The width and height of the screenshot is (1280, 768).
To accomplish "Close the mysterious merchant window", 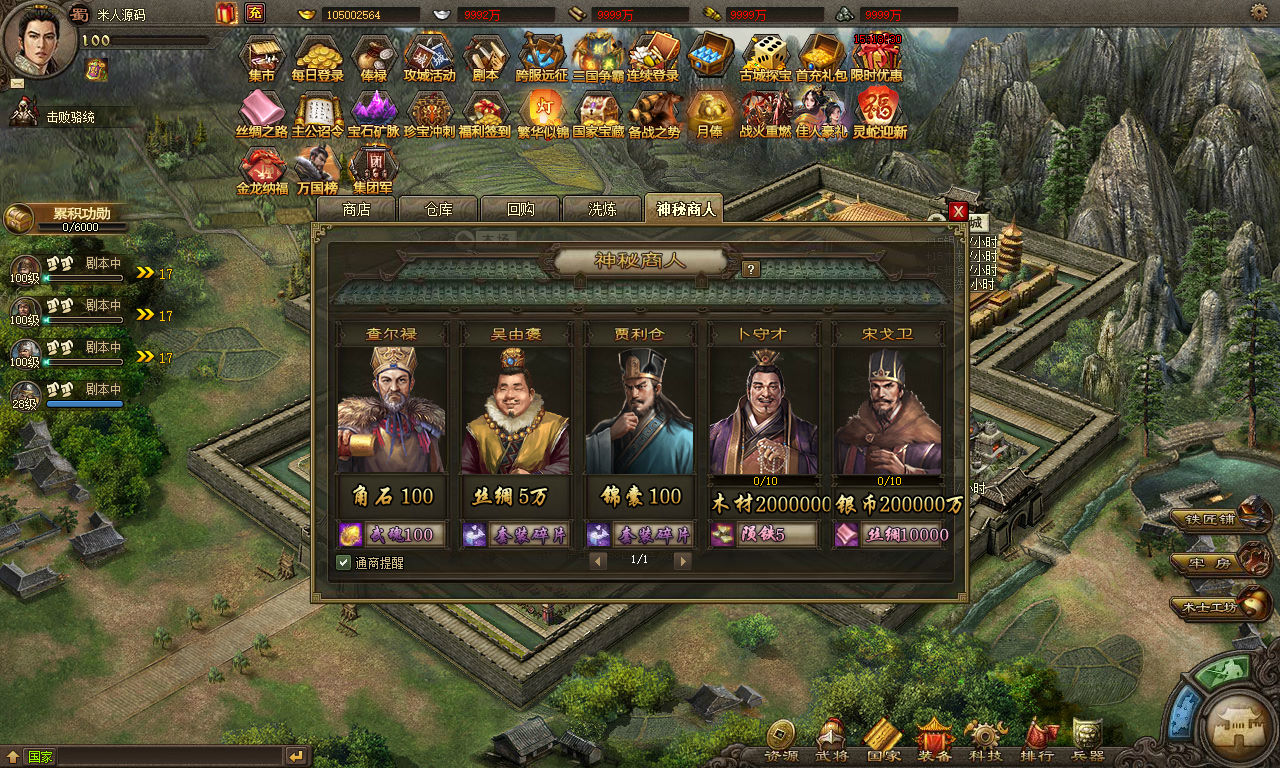I will (958, 211).
